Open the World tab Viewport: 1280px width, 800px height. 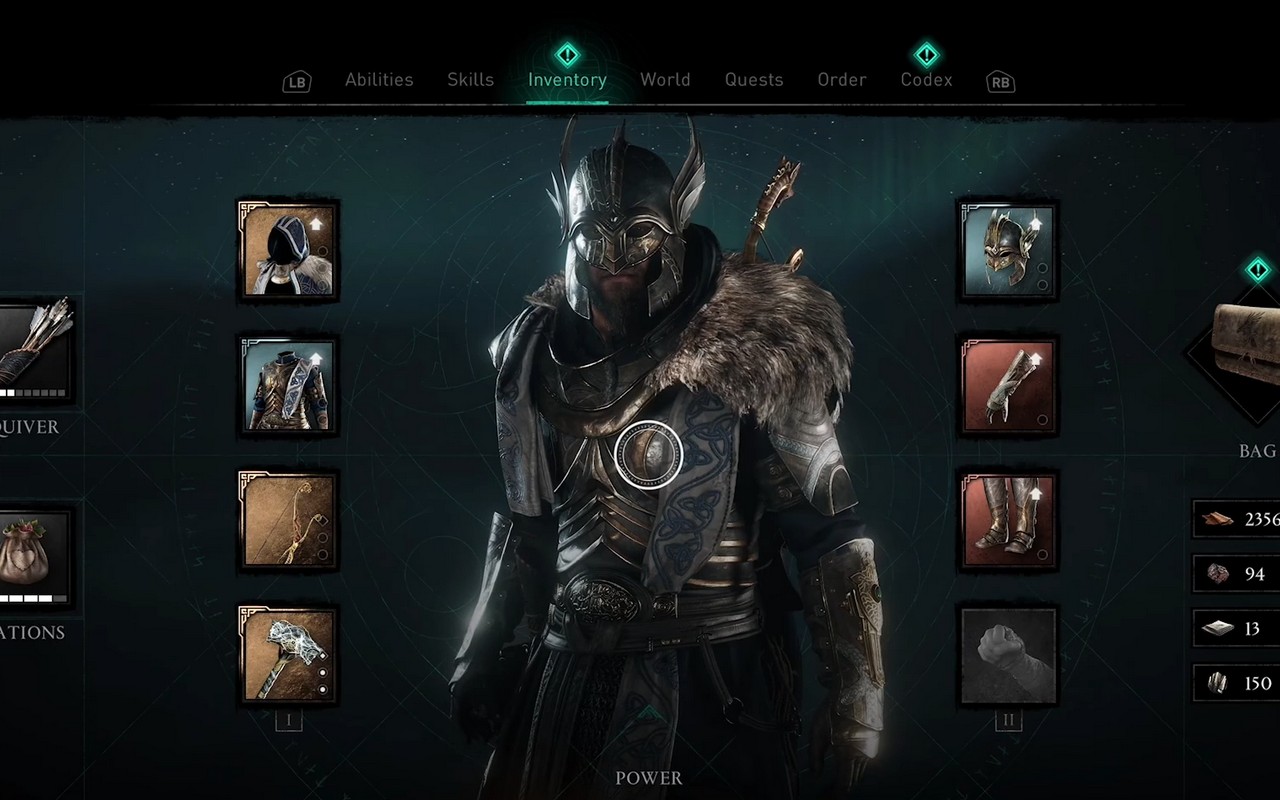(x=665, y=79)
